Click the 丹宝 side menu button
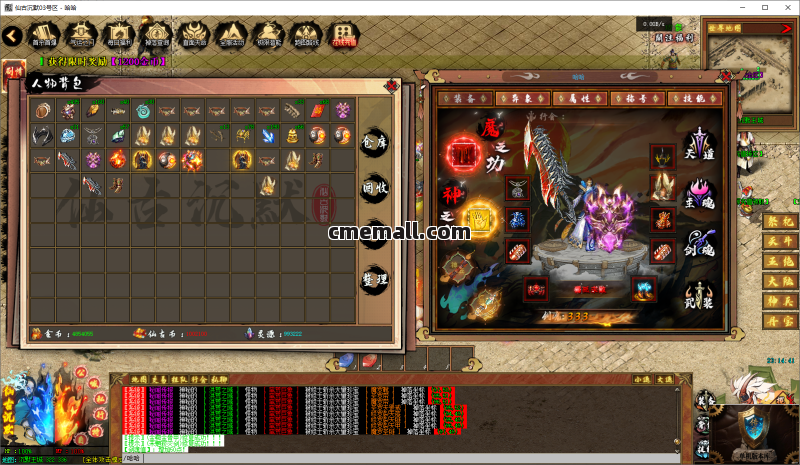Screen dimensions: 800x465 click(779, 320)
